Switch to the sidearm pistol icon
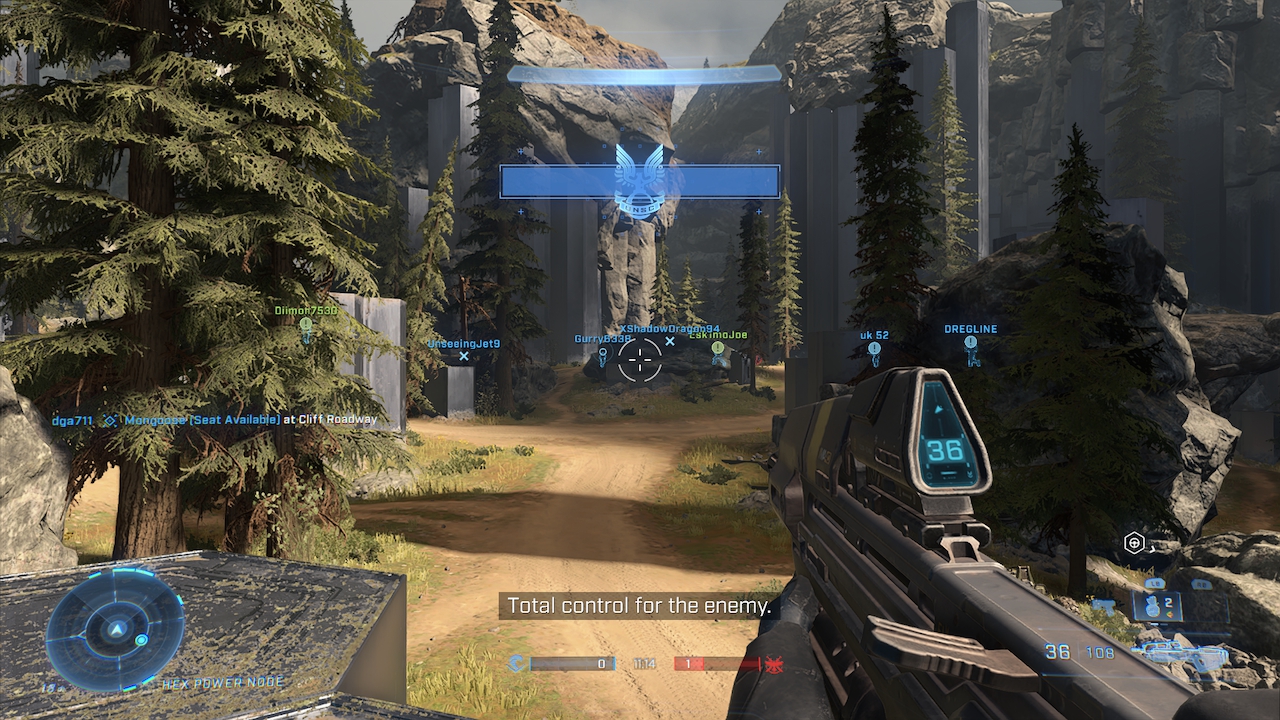Image resolution: width=1280 pixels, height=720 pixels. pyautogui.click(x=1104, y=605)
